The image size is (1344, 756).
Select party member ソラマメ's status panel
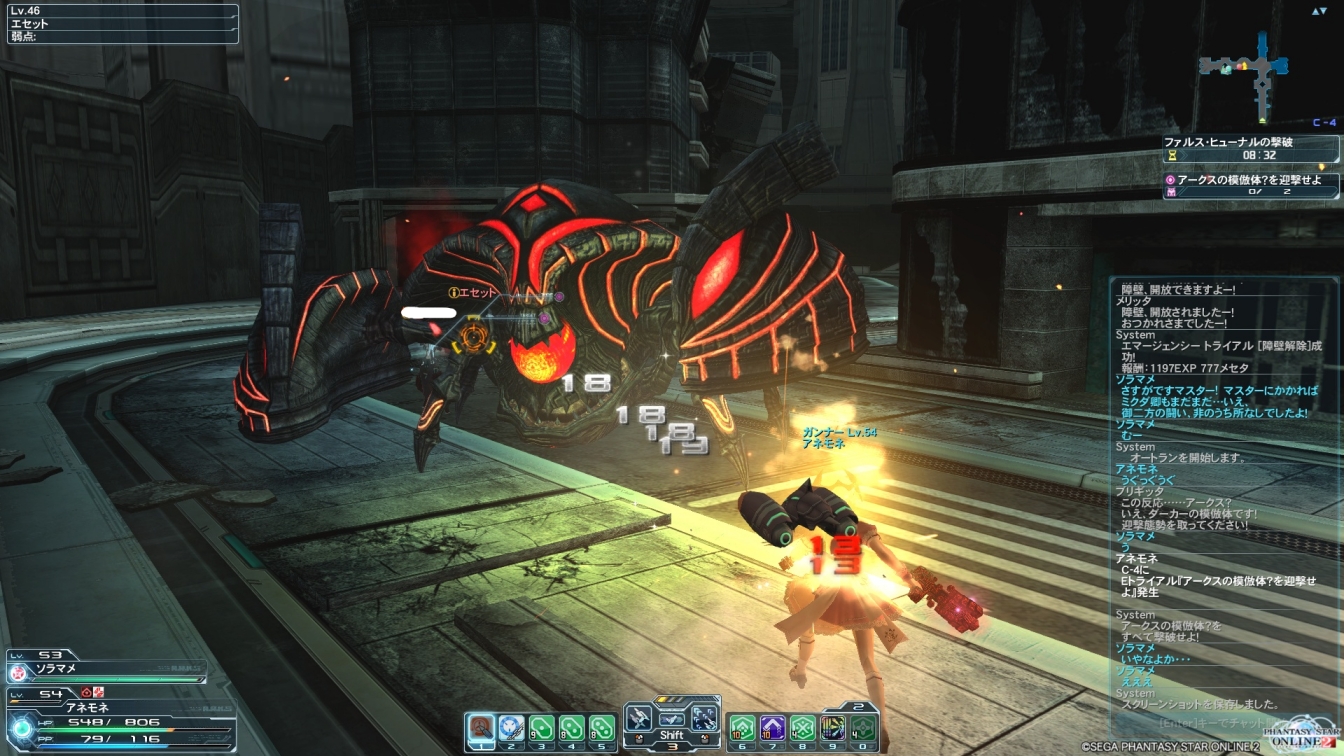pyautogui.click(x=105, y=664)
